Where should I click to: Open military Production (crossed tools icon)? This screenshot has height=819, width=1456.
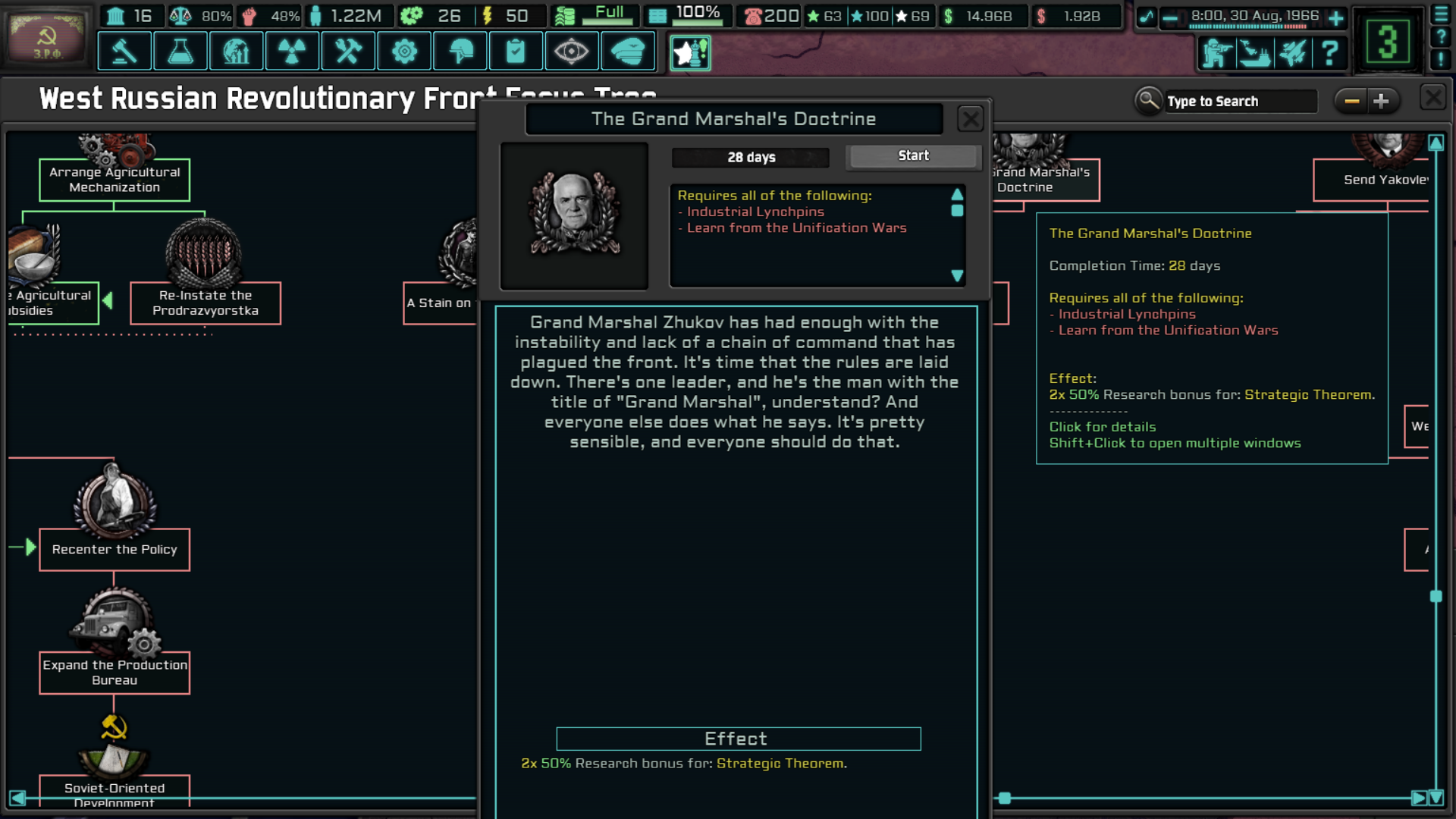[348, 51]
